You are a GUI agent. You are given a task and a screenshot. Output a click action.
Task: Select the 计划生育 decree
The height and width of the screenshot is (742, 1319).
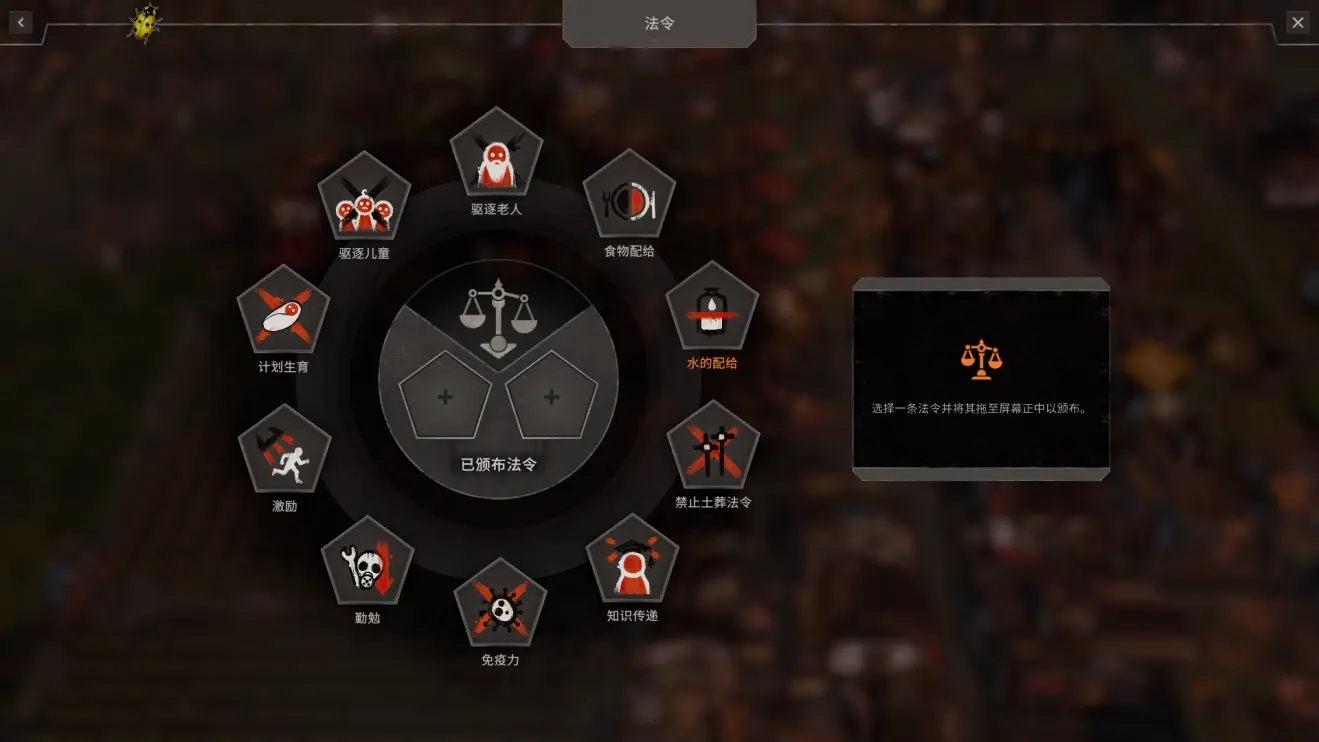point(284,311)
